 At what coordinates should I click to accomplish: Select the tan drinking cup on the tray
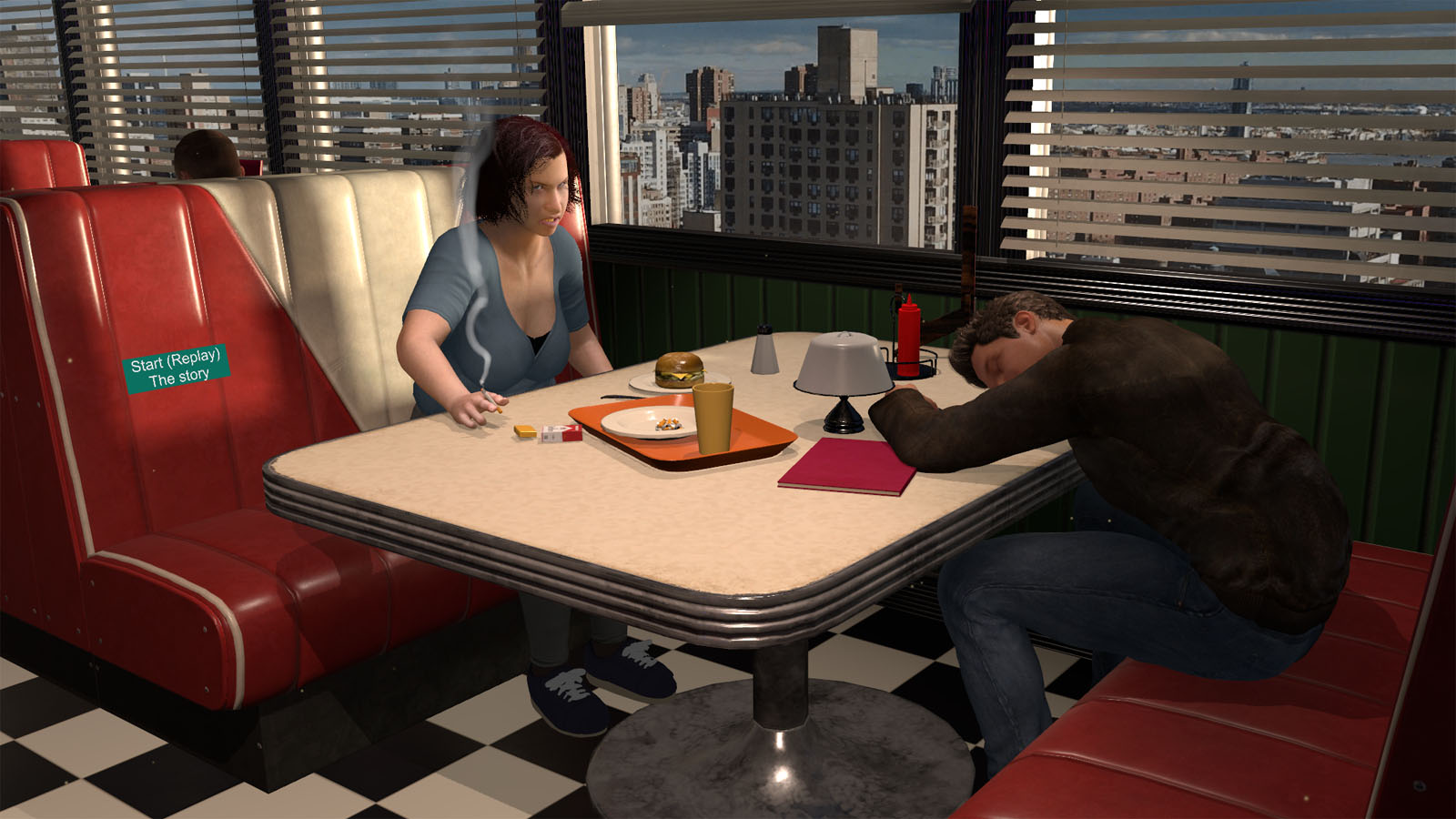coord(715,419)
